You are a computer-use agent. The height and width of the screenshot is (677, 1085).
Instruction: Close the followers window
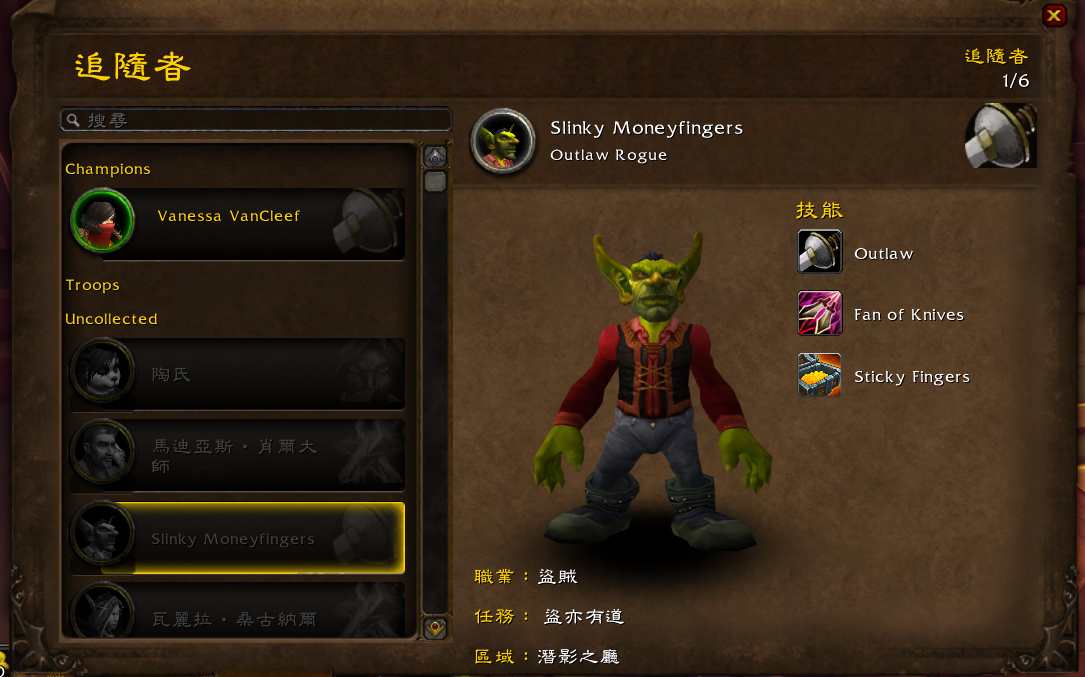tap(1054, 15)
